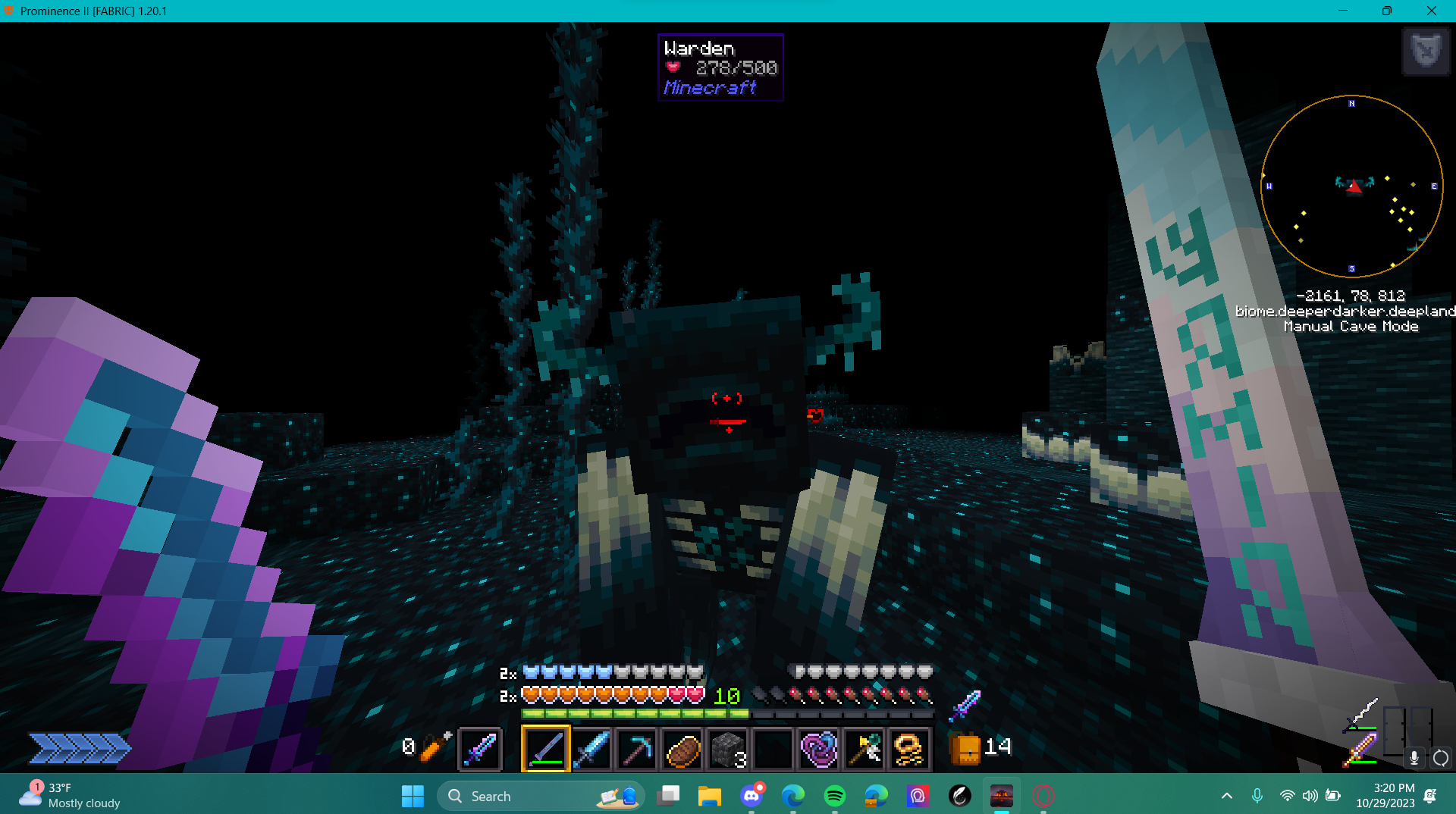Select the wand sceptre in the hotbar
Viewport: 1456px width, 814px height.
point(864,749)
